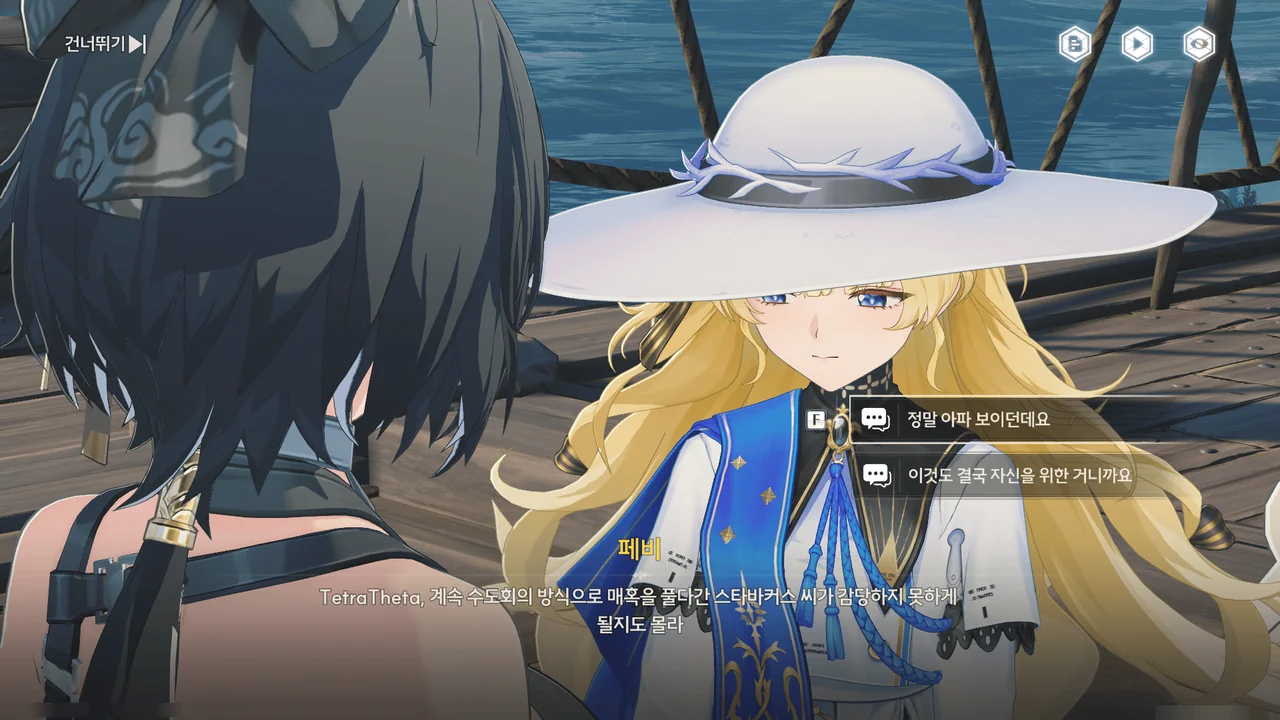The width and height of the screenshot is (1280, 720).
Task: Toggle auto-play dialogue
Action: [1137, 44]
